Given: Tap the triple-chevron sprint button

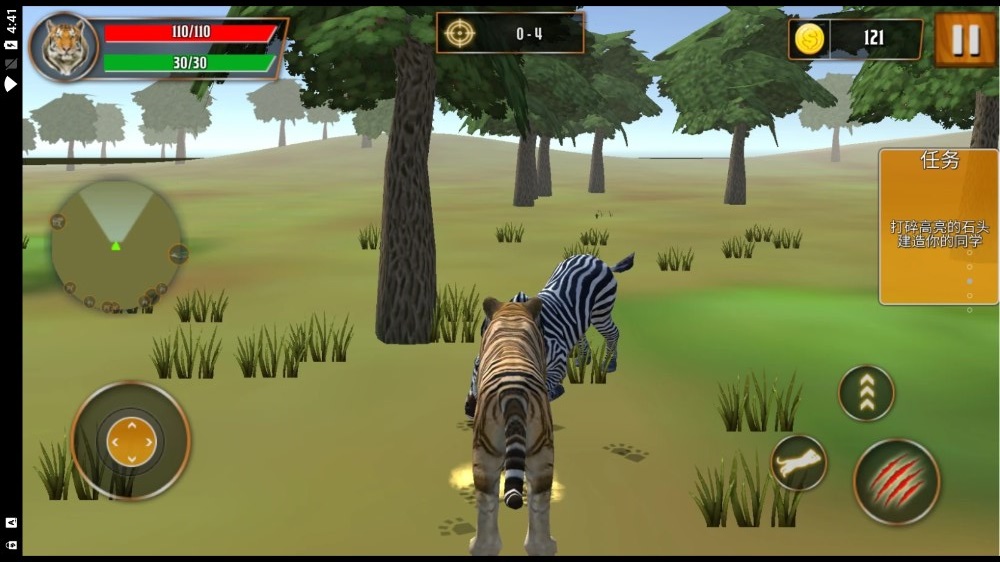Looking at the screenshot, I should [866, 393].
